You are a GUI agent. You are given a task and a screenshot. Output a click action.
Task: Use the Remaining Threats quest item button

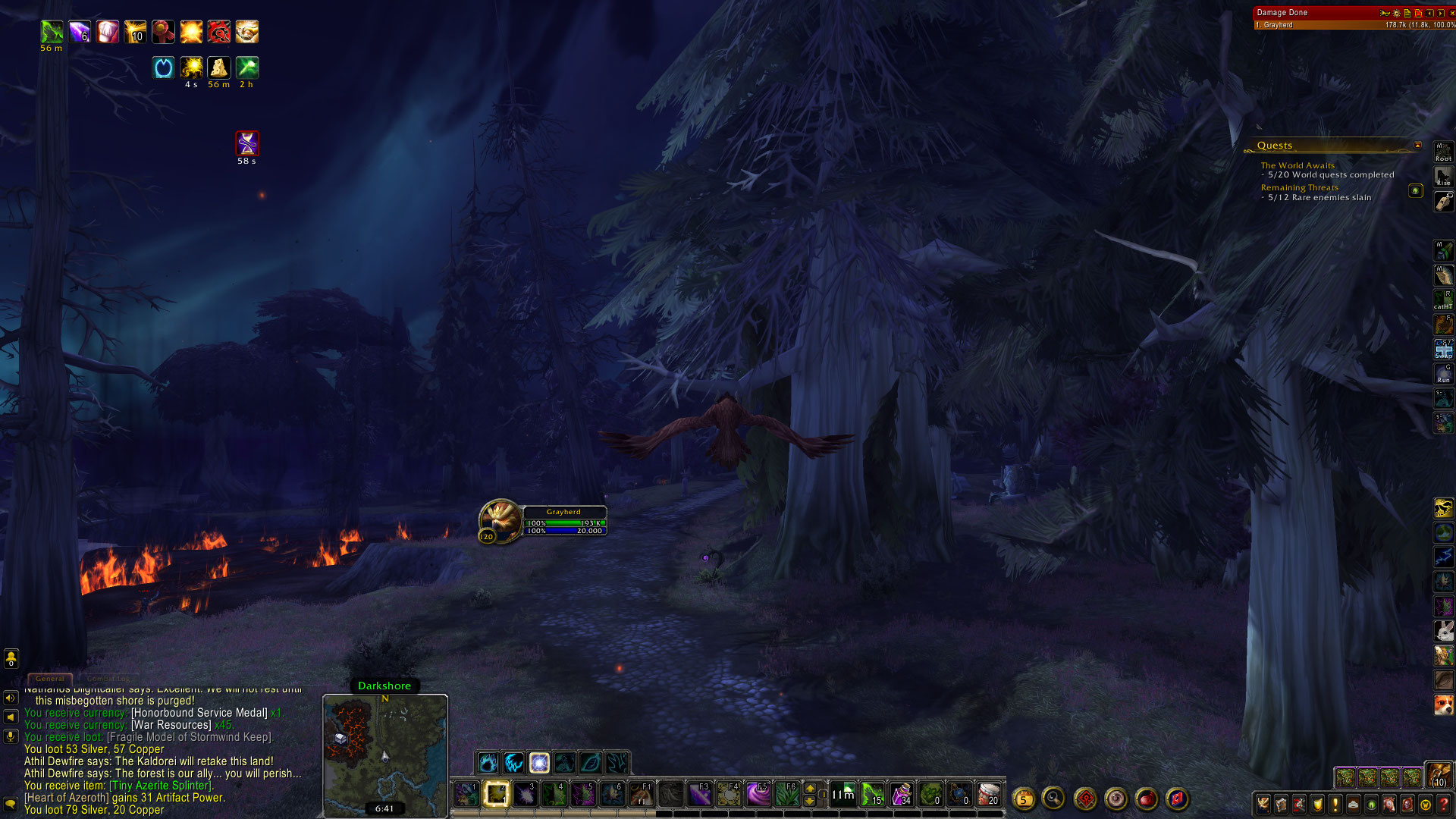click(x=1415, y=191)
